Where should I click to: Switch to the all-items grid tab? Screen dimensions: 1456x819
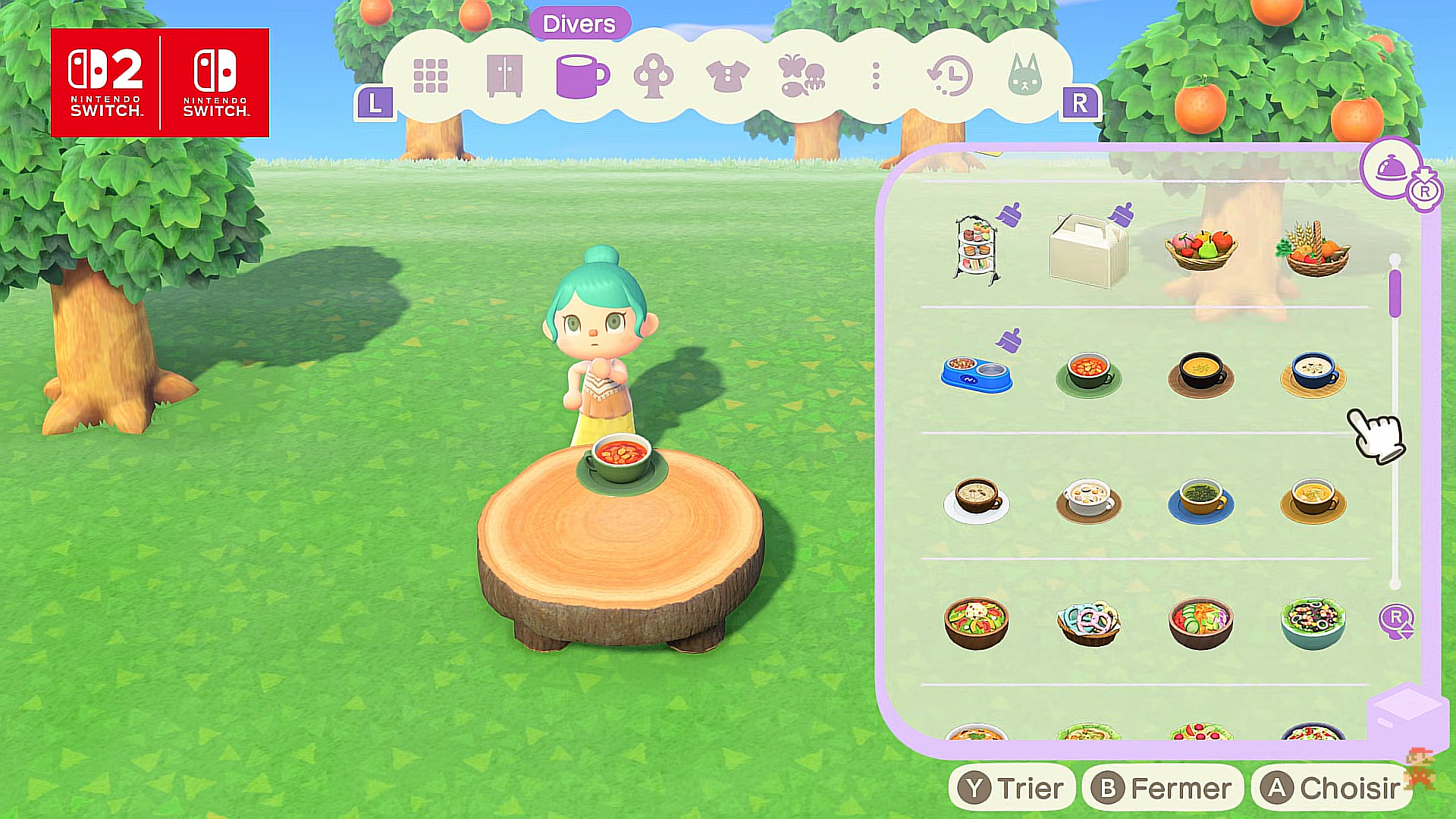coord(430,76)
